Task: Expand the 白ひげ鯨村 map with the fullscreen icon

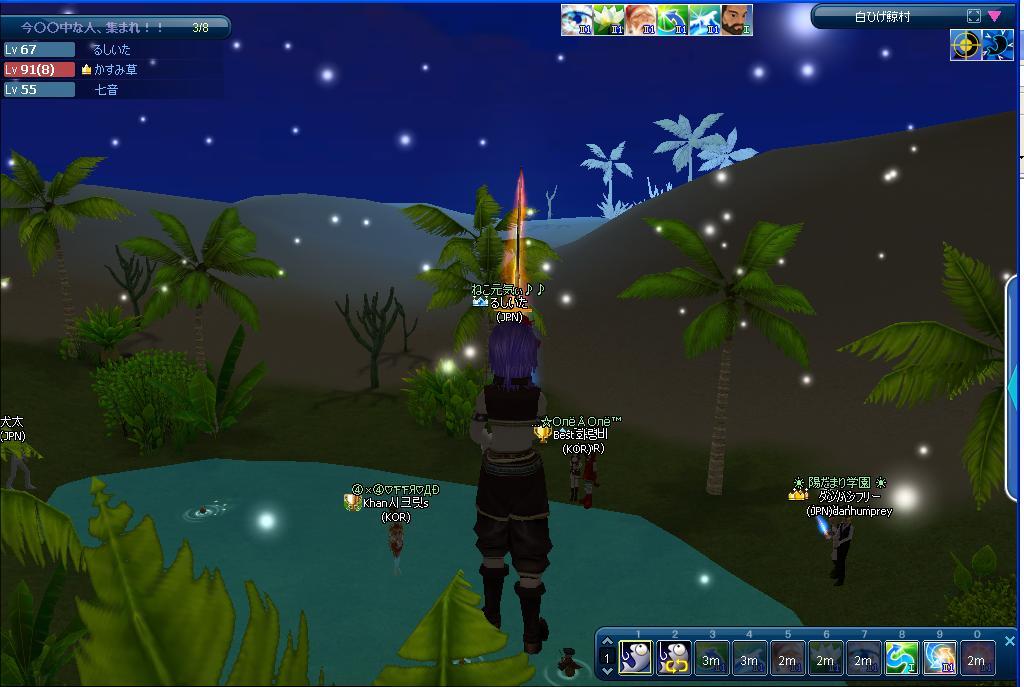Action: coord(974,16)
